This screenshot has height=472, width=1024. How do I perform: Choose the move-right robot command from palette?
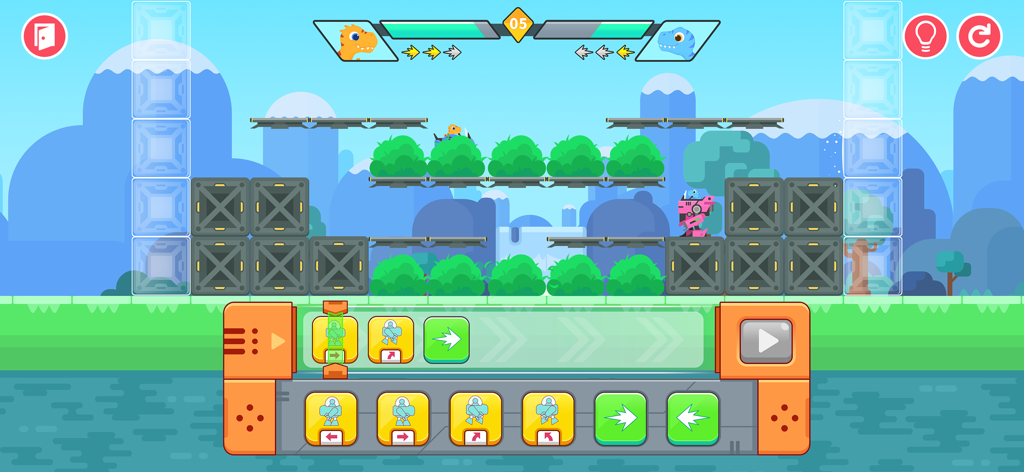403,418
